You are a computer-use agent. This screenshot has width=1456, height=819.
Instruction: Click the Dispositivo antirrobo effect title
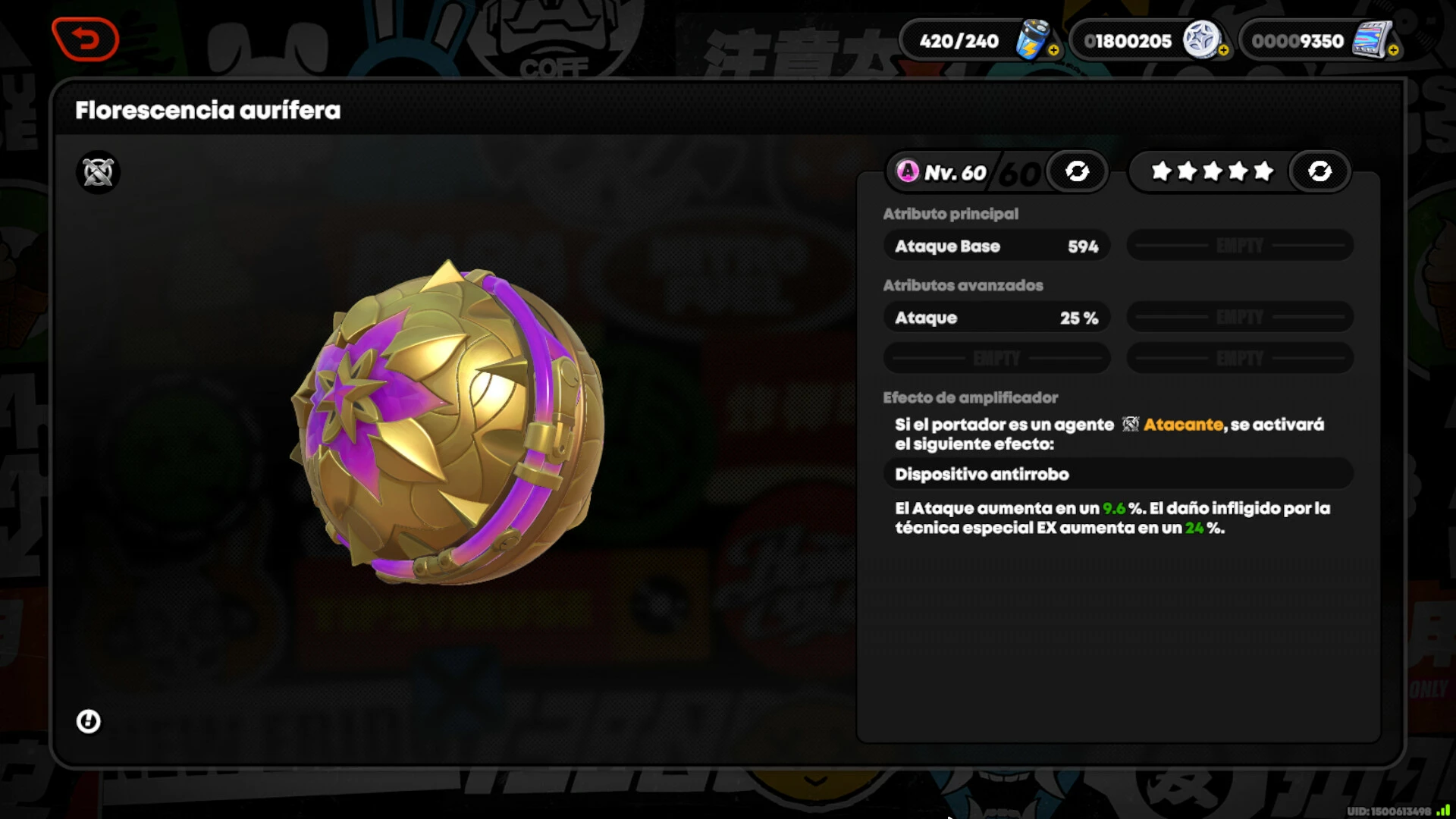[981, 475]
